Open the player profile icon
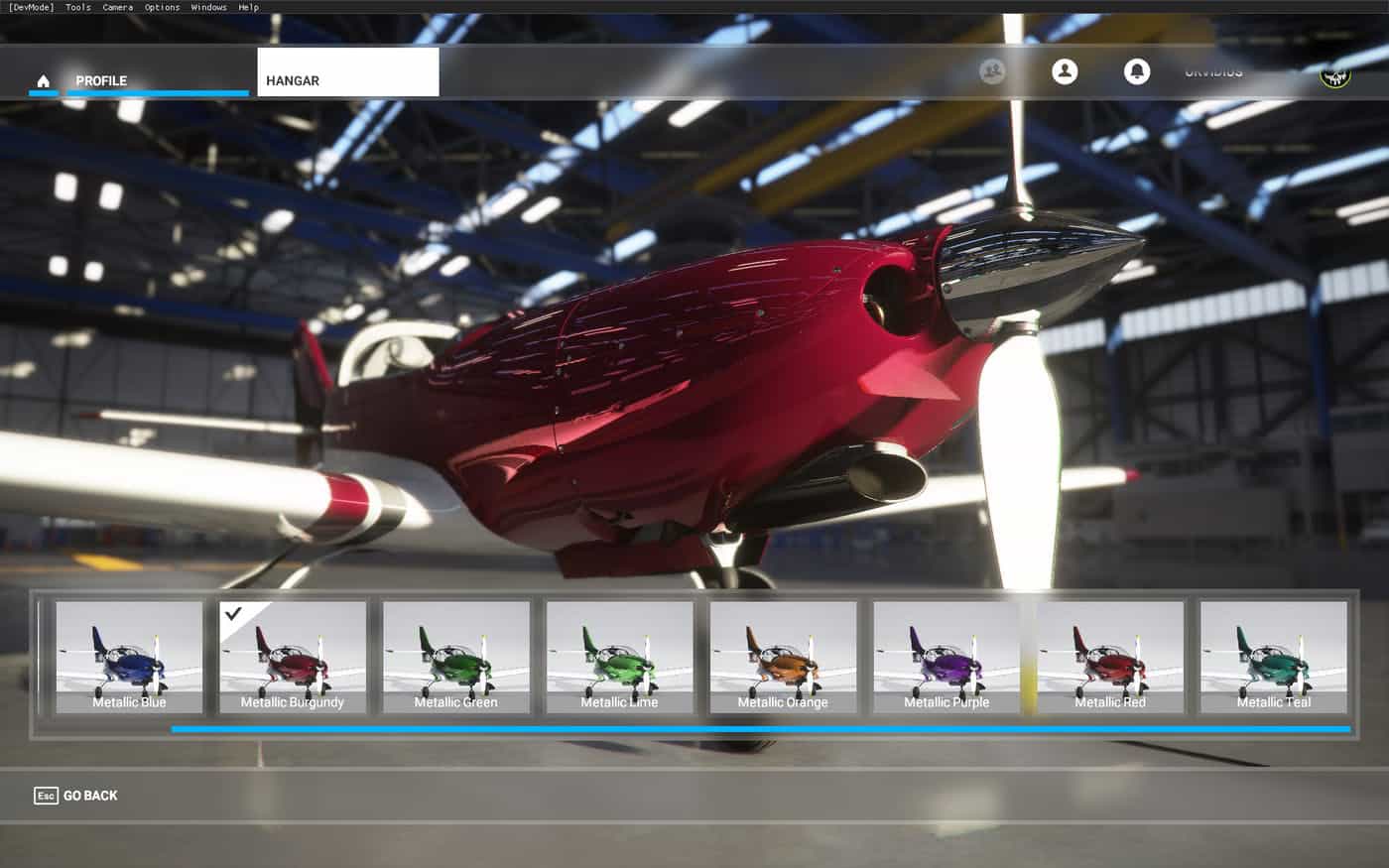 tap(1065, 71)
